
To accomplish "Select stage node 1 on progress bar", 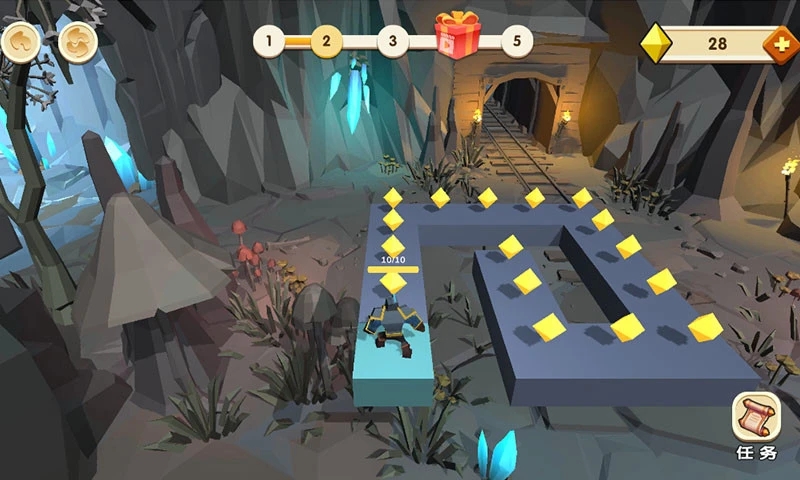I will (268, 42).
